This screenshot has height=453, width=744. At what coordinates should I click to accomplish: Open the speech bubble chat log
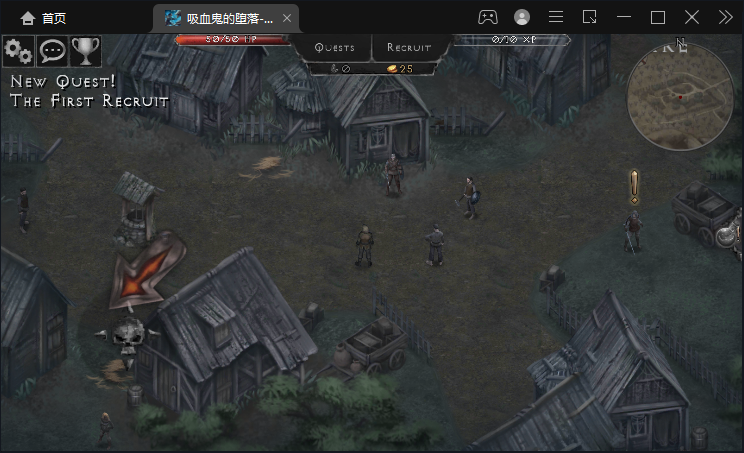(x=52, y=51)
